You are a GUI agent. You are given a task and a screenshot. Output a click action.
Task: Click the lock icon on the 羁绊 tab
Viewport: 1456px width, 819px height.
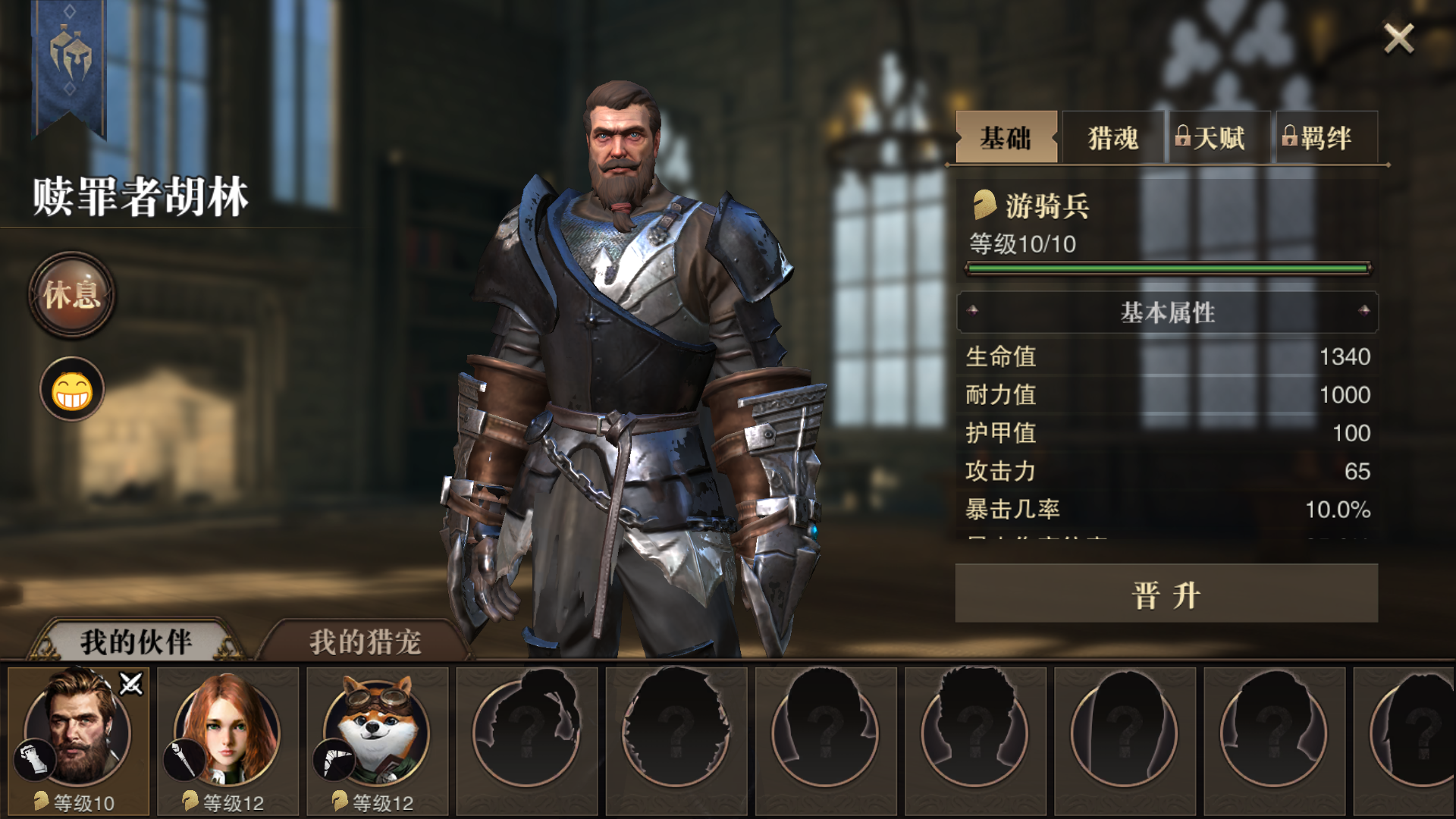click(x=1289, y=136)
